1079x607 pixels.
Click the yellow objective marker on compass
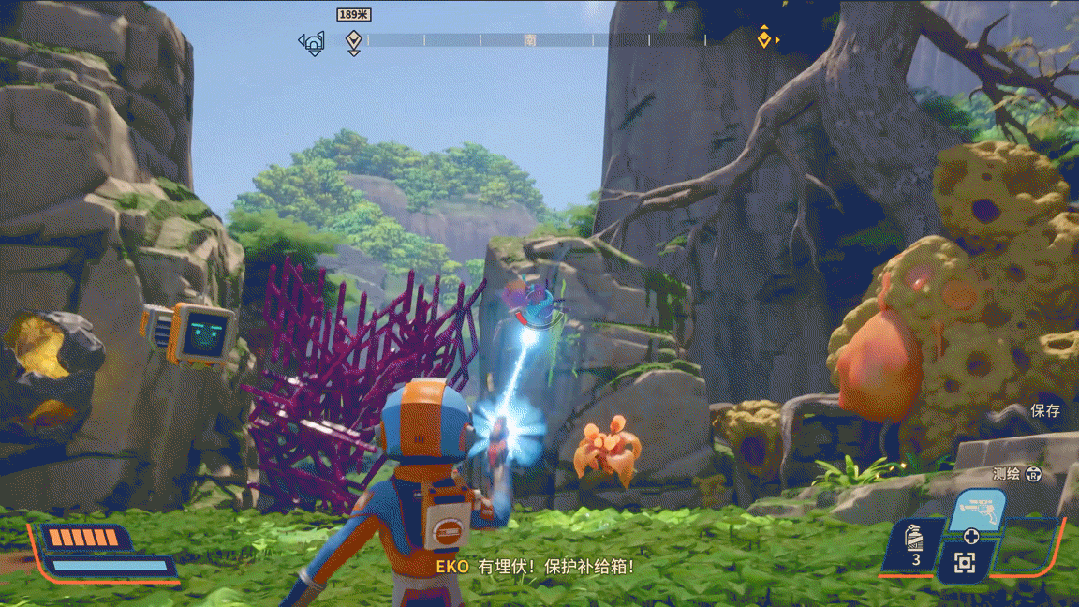pos(765,39)
